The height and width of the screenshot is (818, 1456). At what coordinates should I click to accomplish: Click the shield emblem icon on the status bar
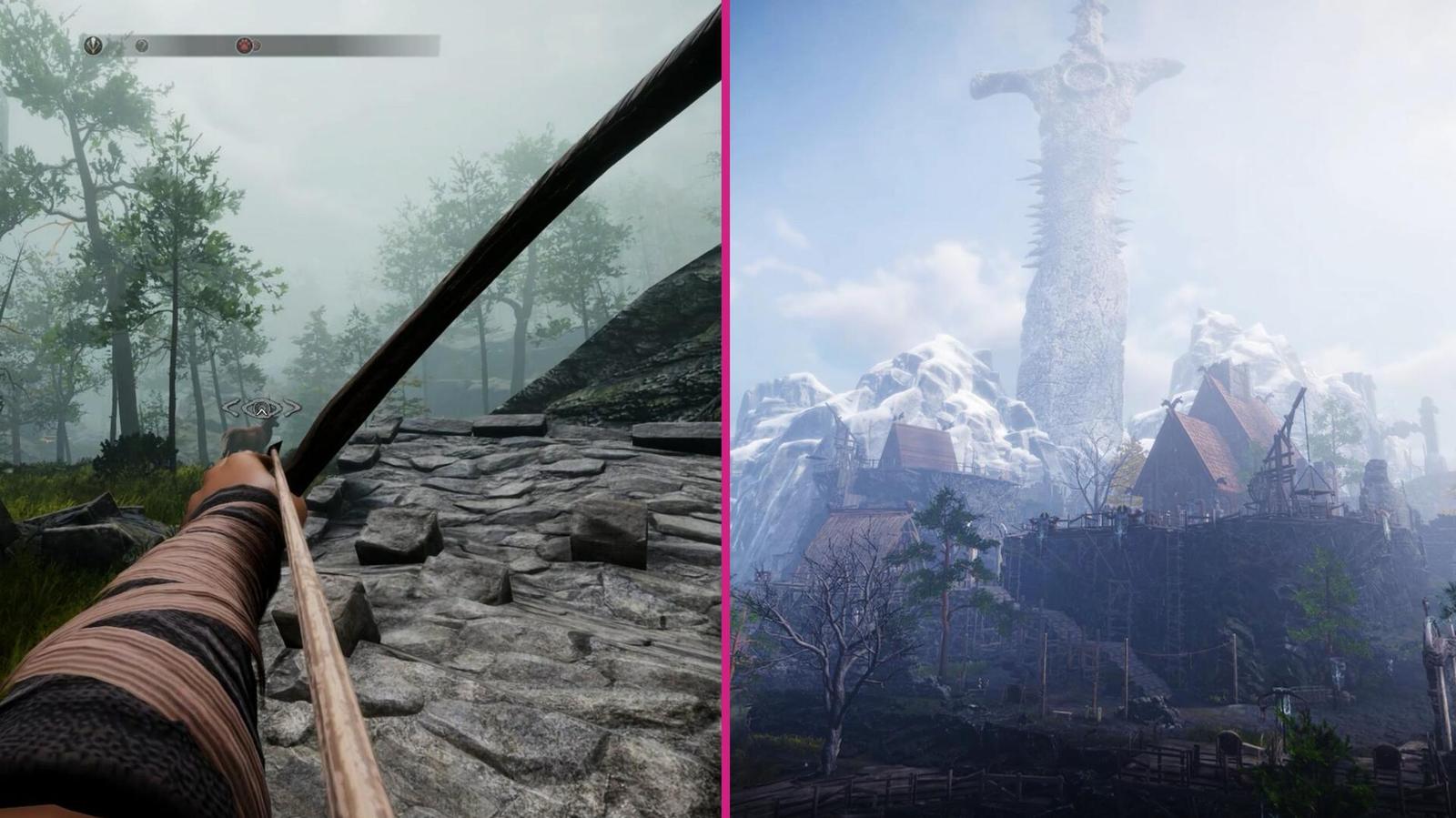pyautogui.click(x=94, y=45)
